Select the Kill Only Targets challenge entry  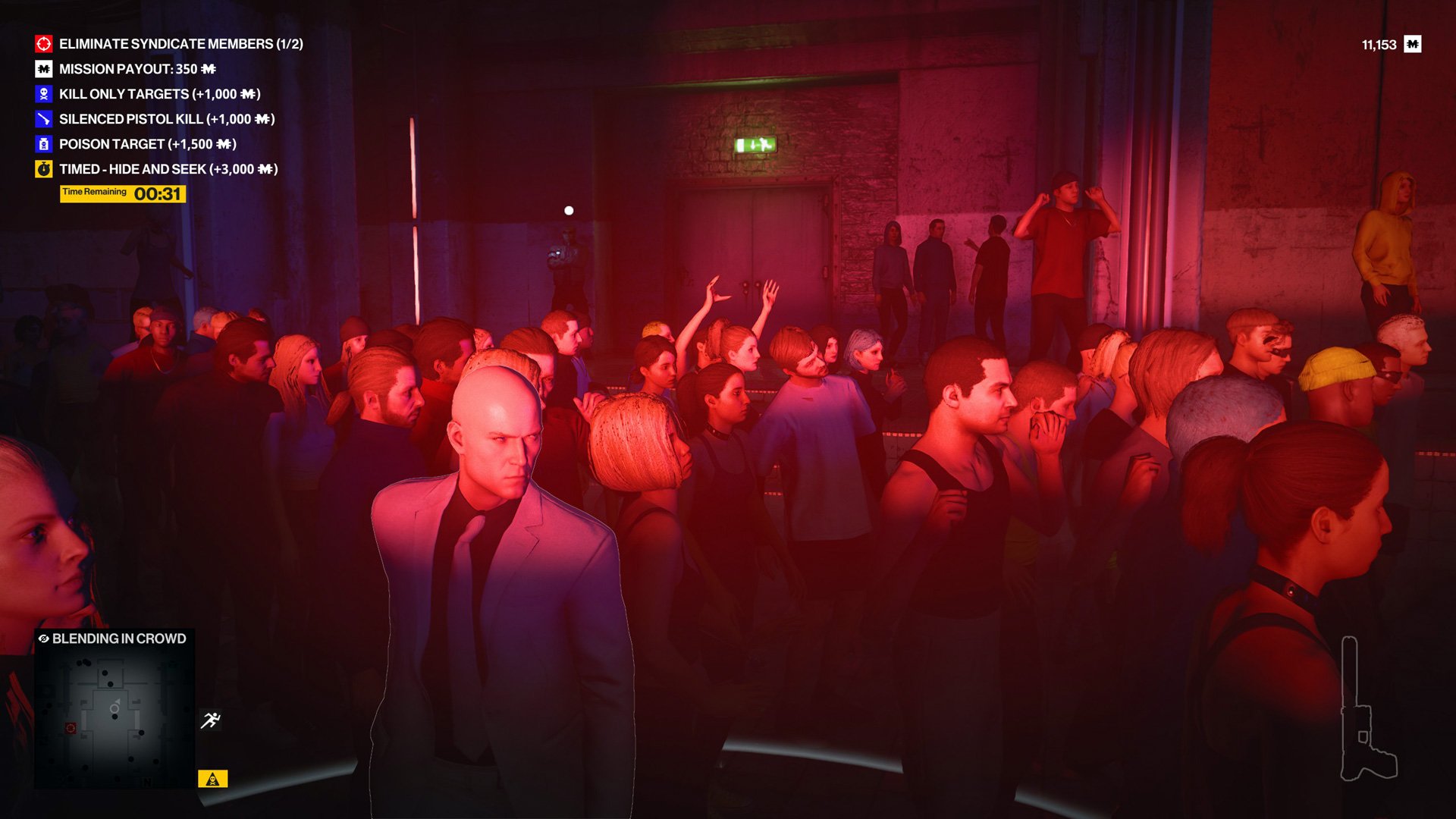click(x=159, y=94)
